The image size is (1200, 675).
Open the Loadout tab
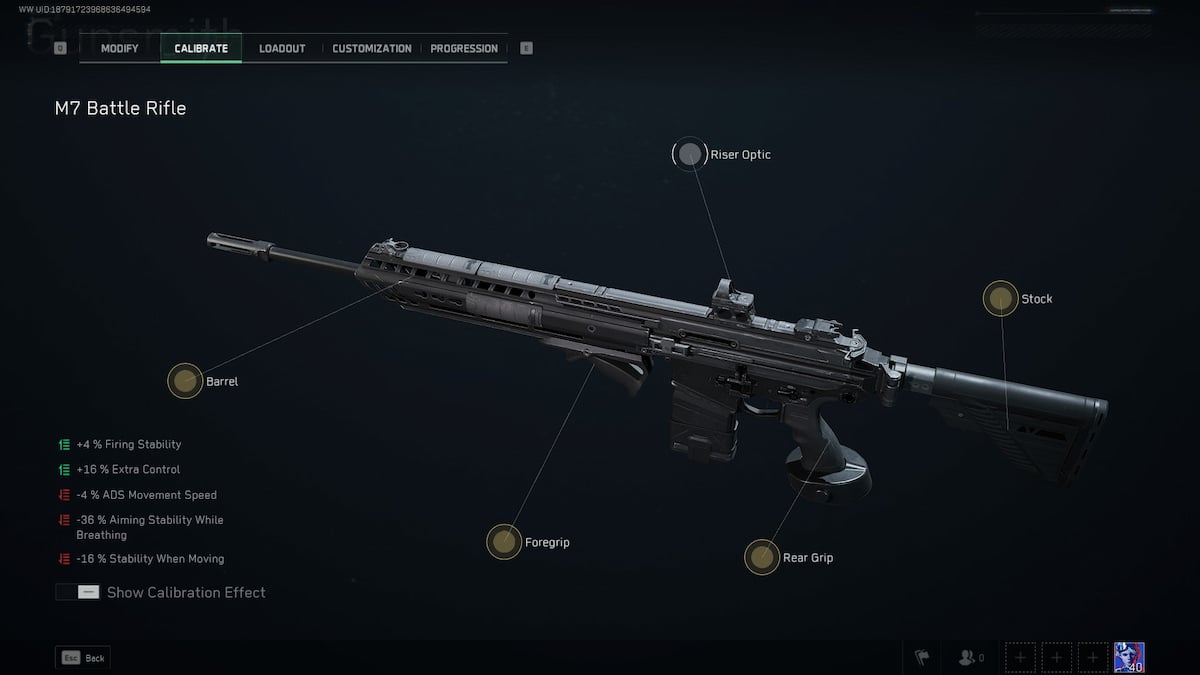click(x=282, y=48)
